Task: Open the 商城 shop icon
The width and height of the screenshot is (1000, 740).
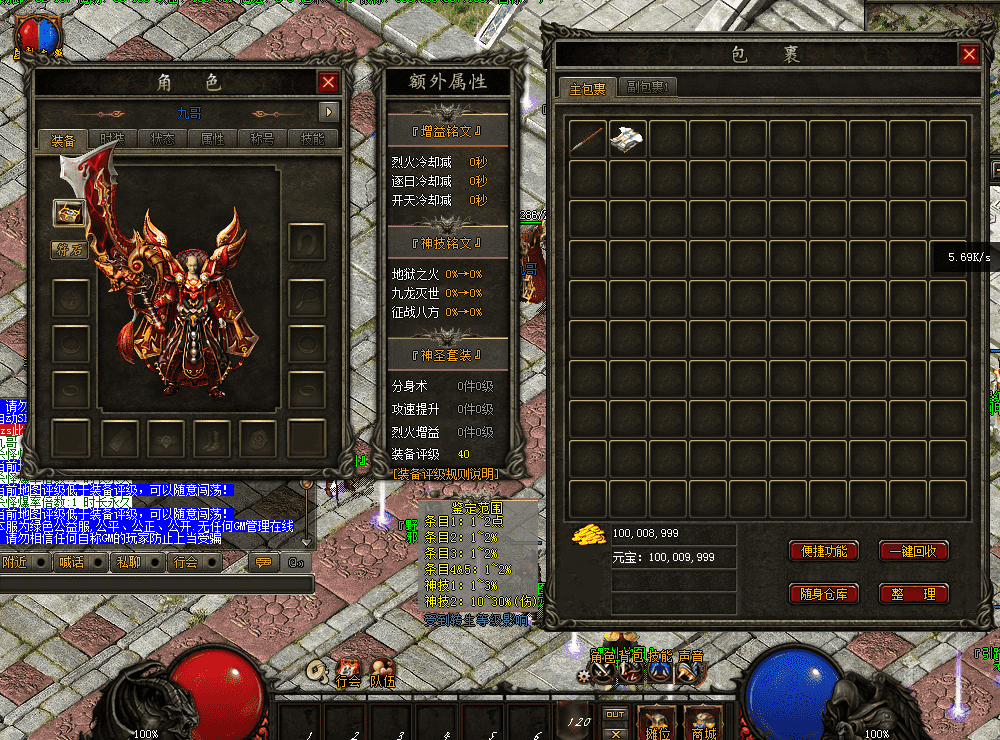Action: 702,722
